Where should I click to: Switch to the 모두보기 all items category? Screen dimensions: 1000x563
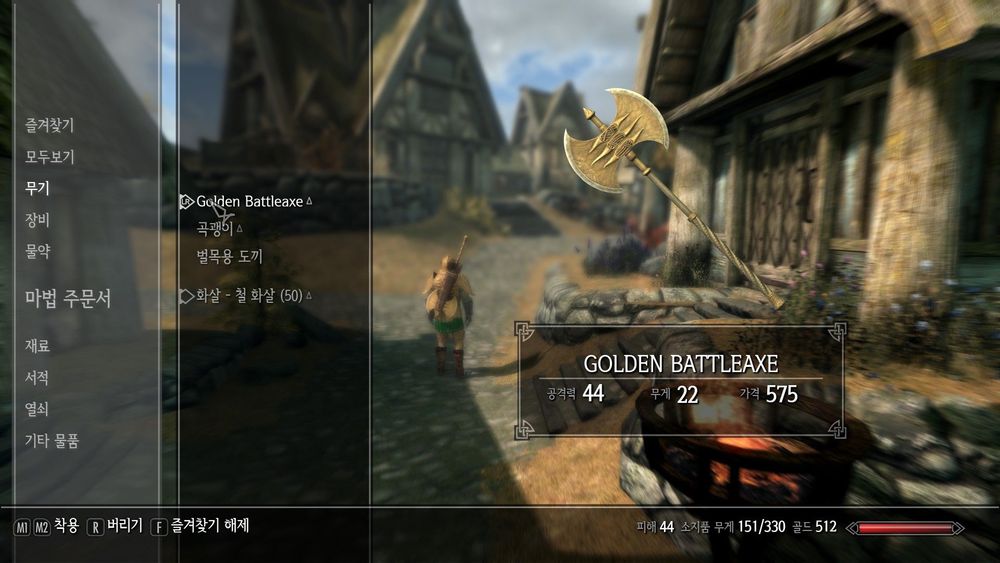click(x=49, y=157)
